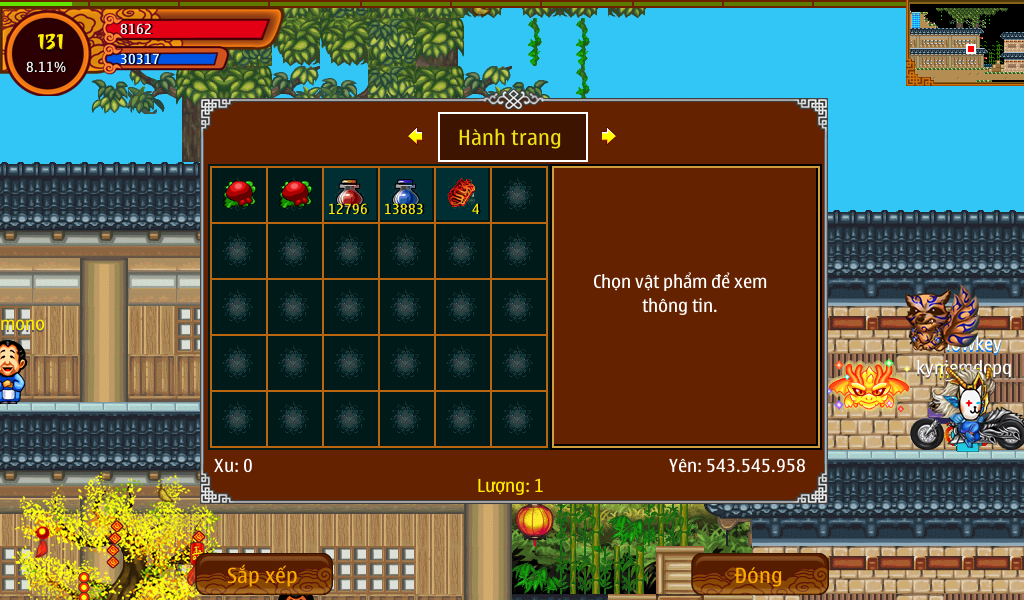Viewport: 1024px width, 600px height.
Task: Select the Hành trang tab title
Action: pos(512,137)
